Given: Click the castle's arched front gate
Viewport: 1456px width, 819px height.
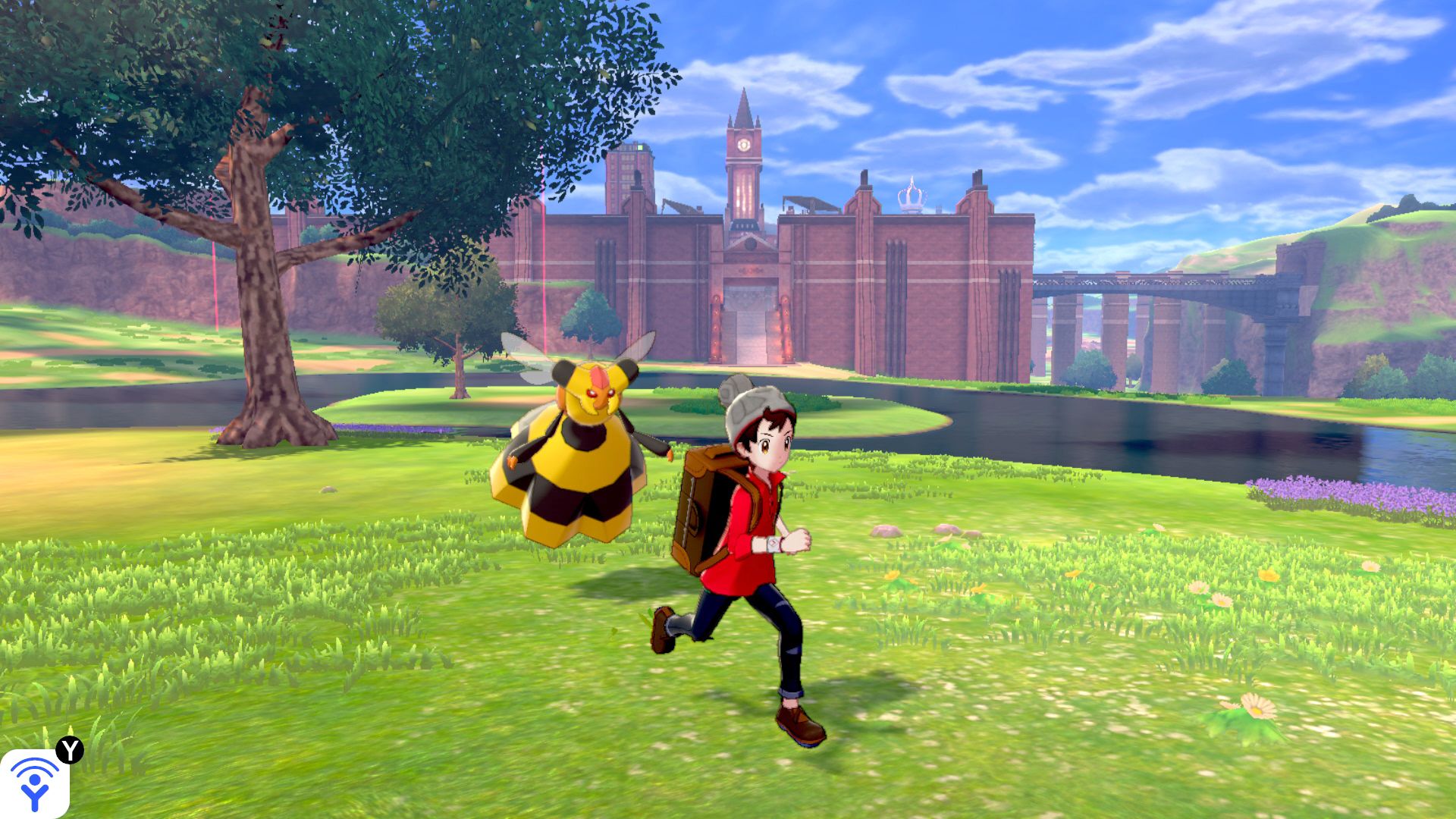Looking at the screenshot, I should coord(749,311).
